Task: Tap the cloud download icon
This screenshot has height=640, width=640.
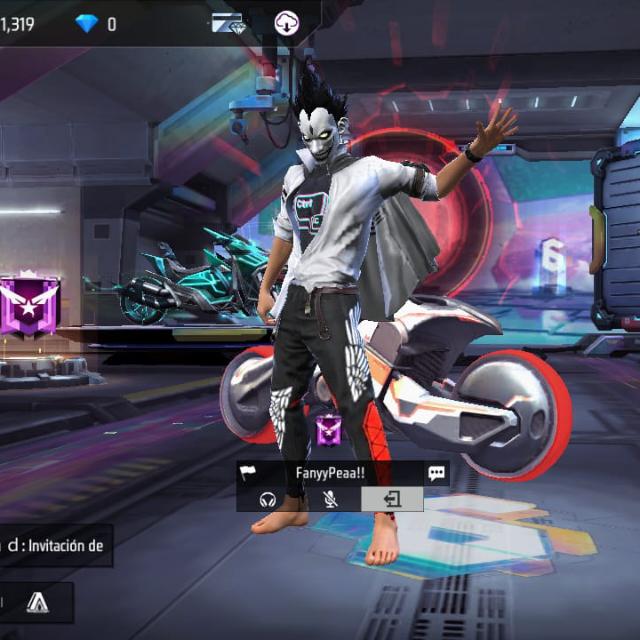Action: (x=288, y=23)
